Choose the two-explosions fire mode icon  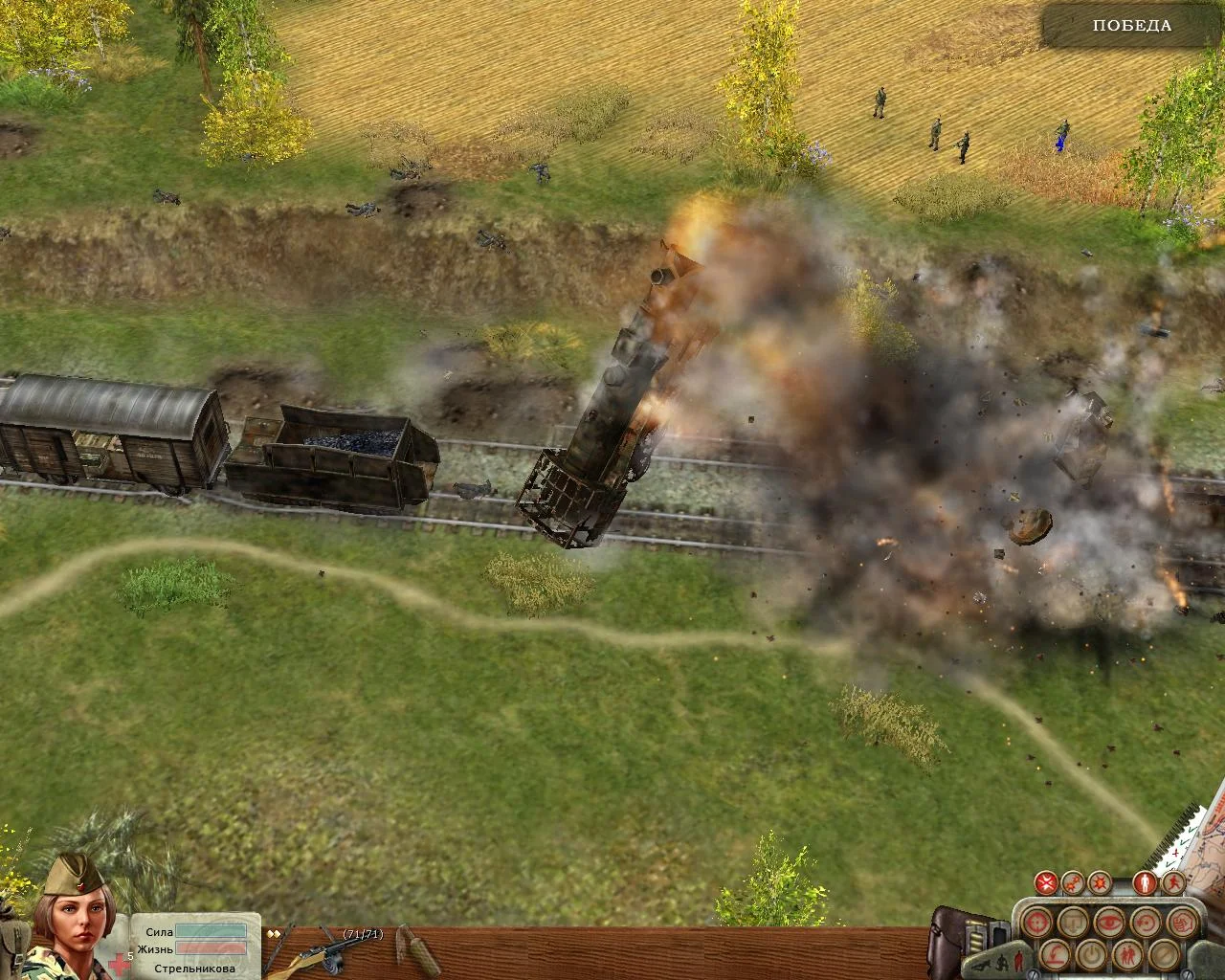point(1075,880)
